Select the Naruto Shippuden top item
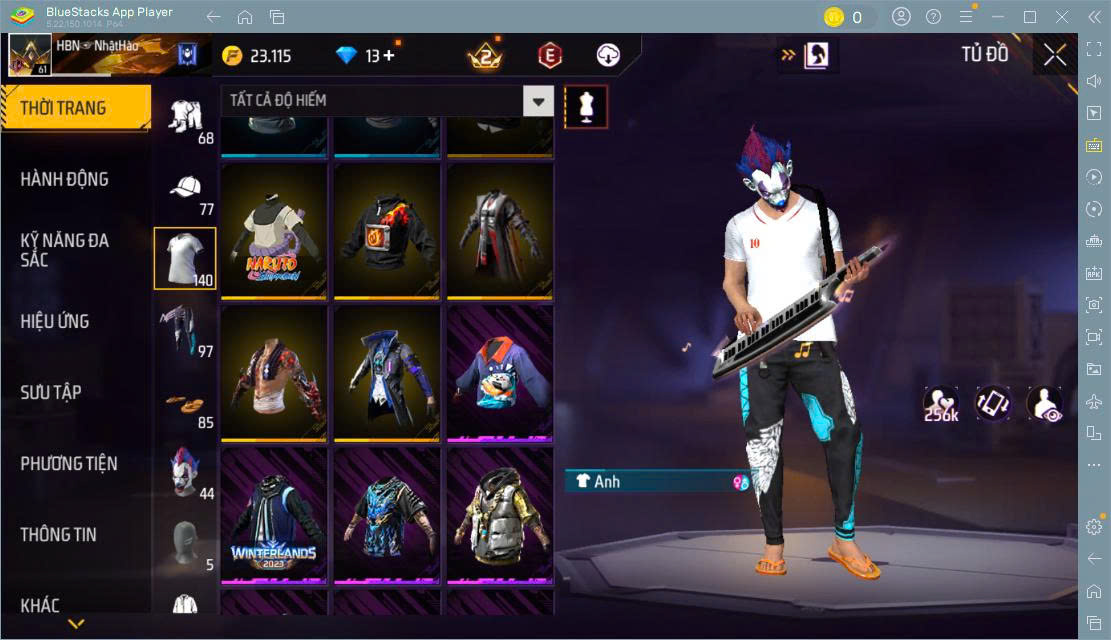Image resolution: width=1111 pixels, height=640 pixels. 274,232
